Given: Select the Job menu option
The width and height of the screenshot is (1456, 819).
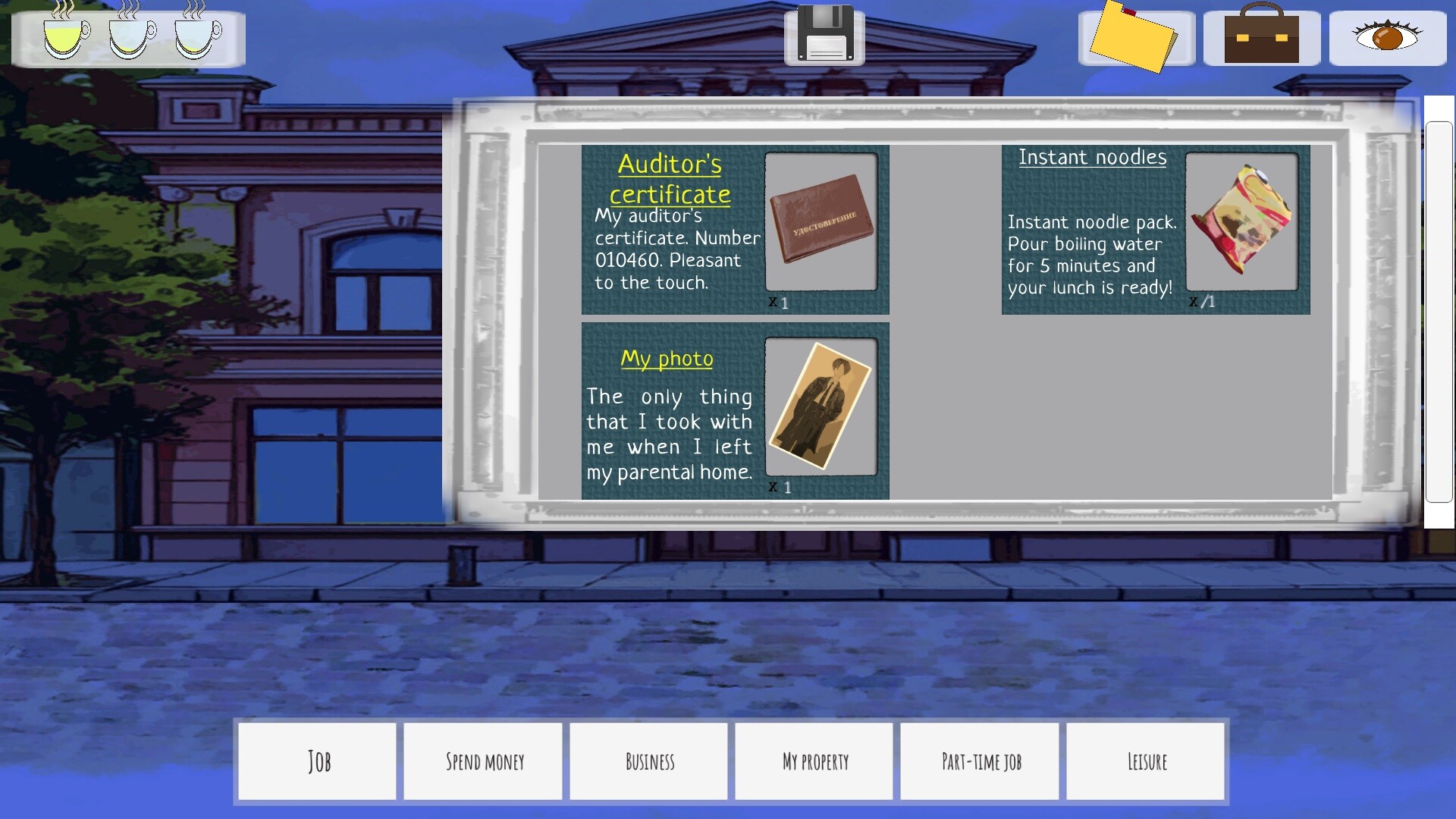Looking at the screenshot, I should 317,761.
